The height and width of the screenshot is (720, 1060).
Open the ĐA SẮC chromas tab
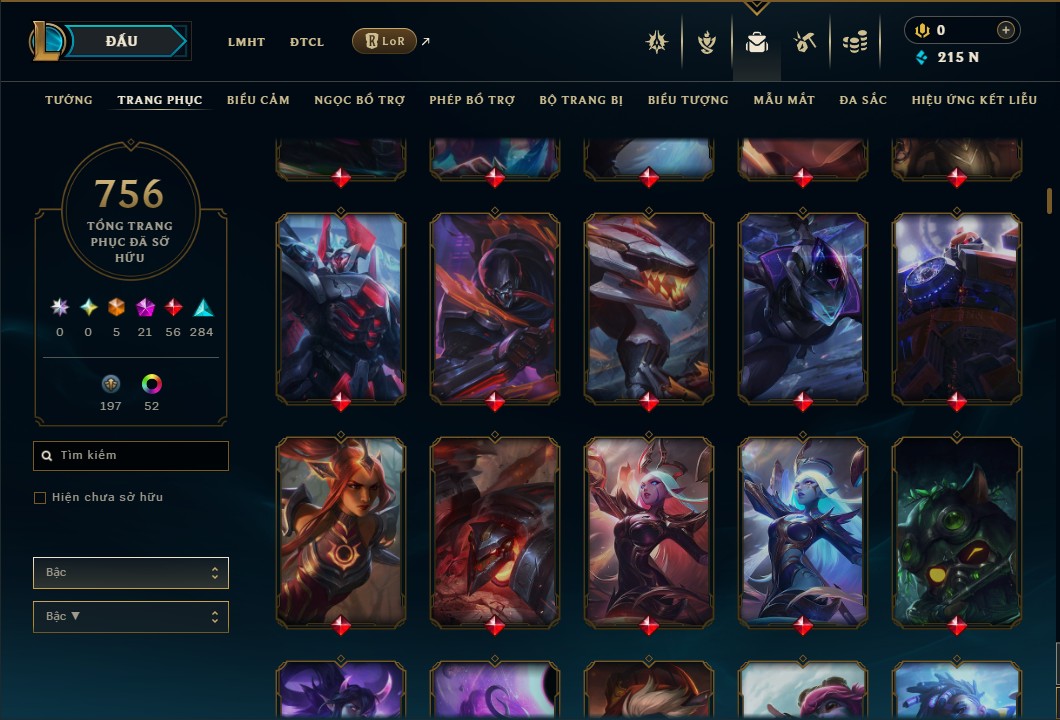coord(863,100)
